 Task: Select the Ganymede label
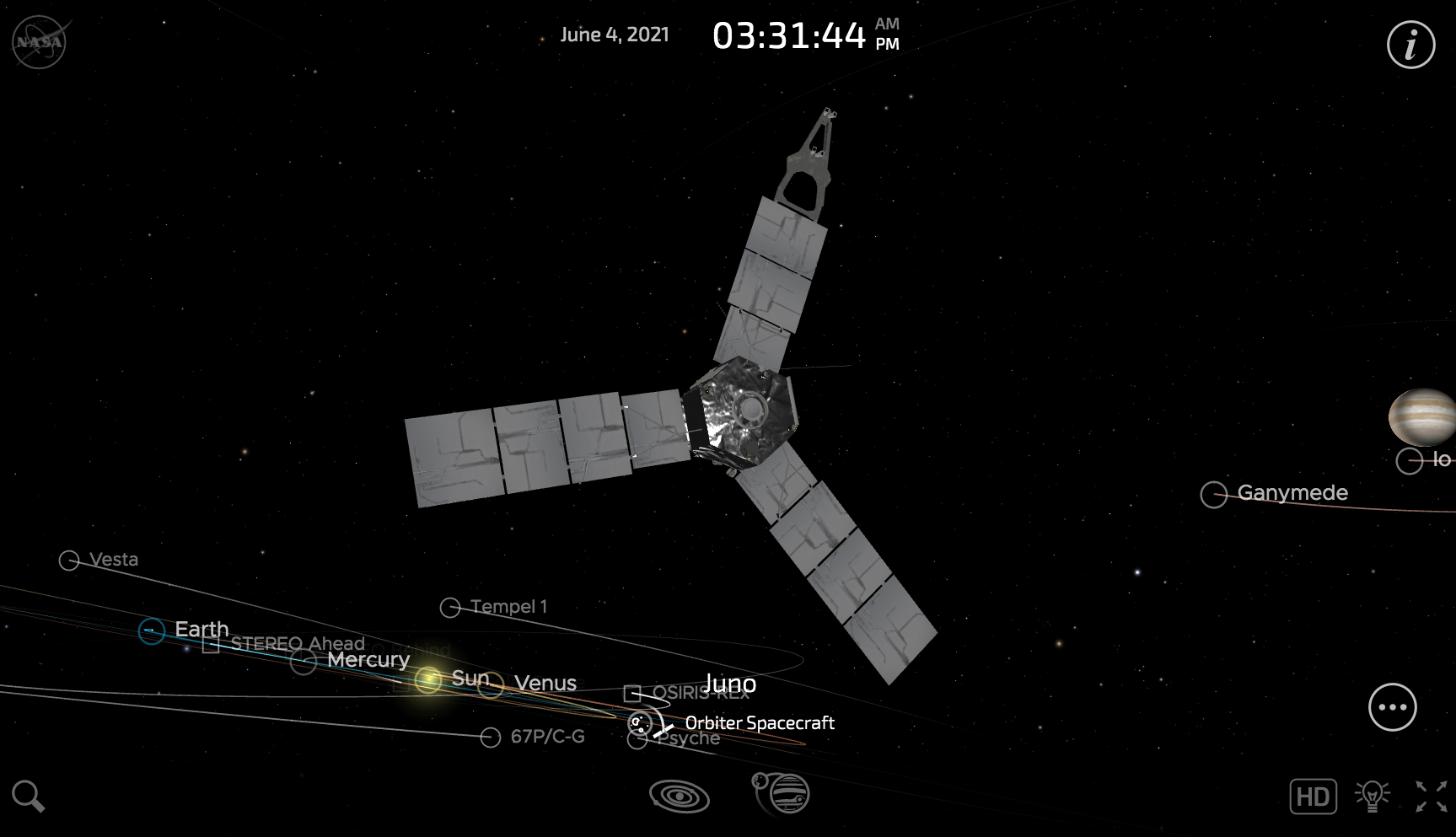[x=1292, y=492]
